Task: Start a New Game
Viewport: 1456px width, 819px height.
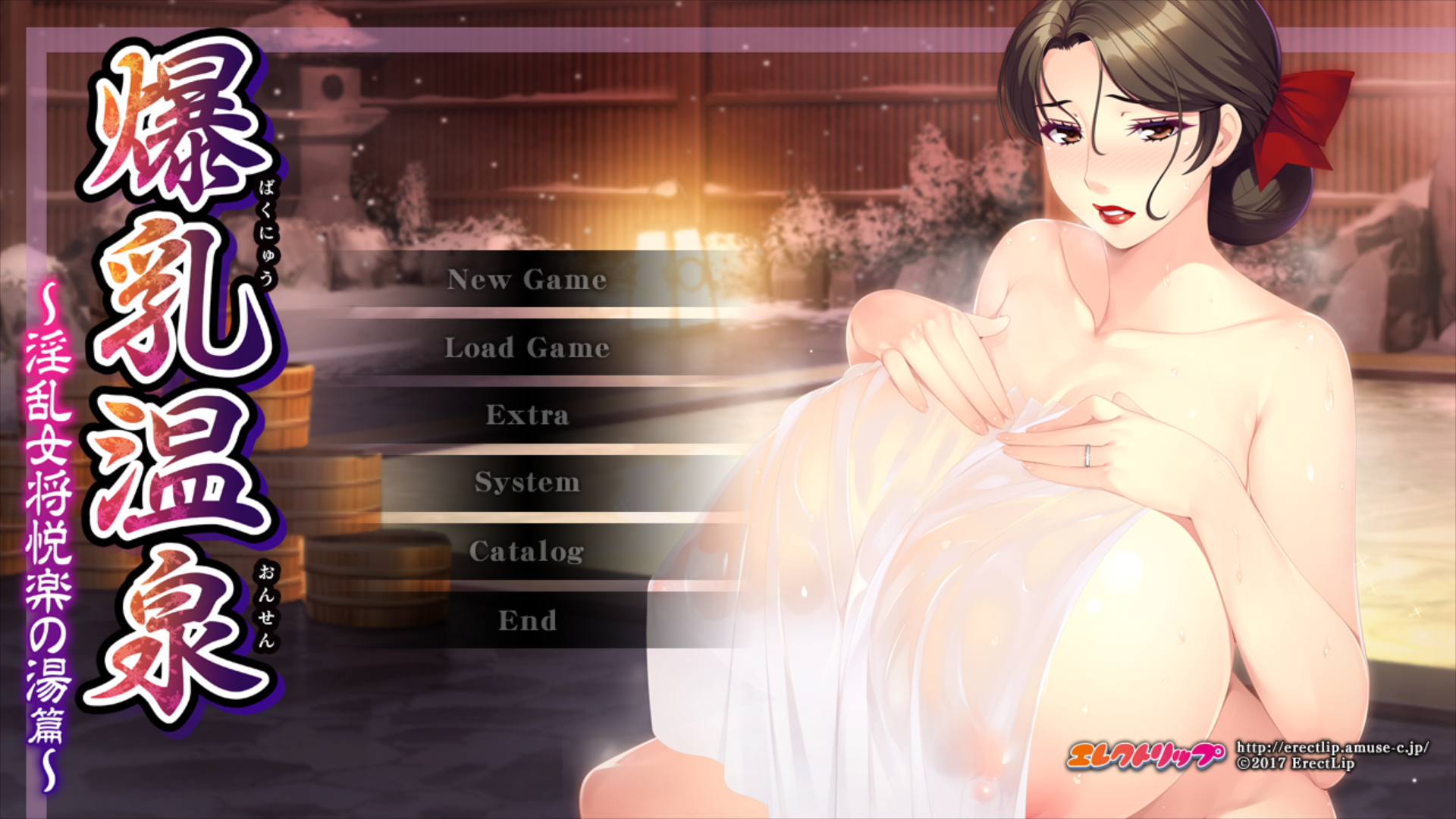Action: 526,281
